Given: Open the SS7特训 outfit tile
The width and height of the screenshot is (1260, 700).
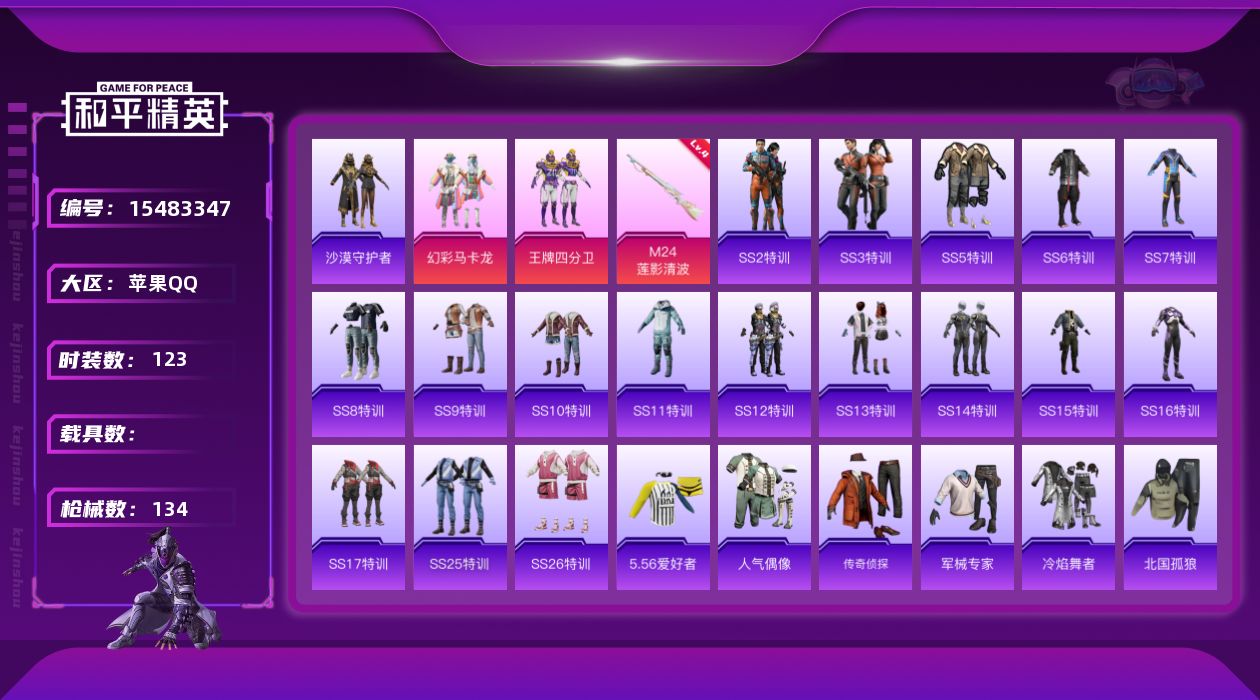Looking at the screenshot, I should 1170,211.
